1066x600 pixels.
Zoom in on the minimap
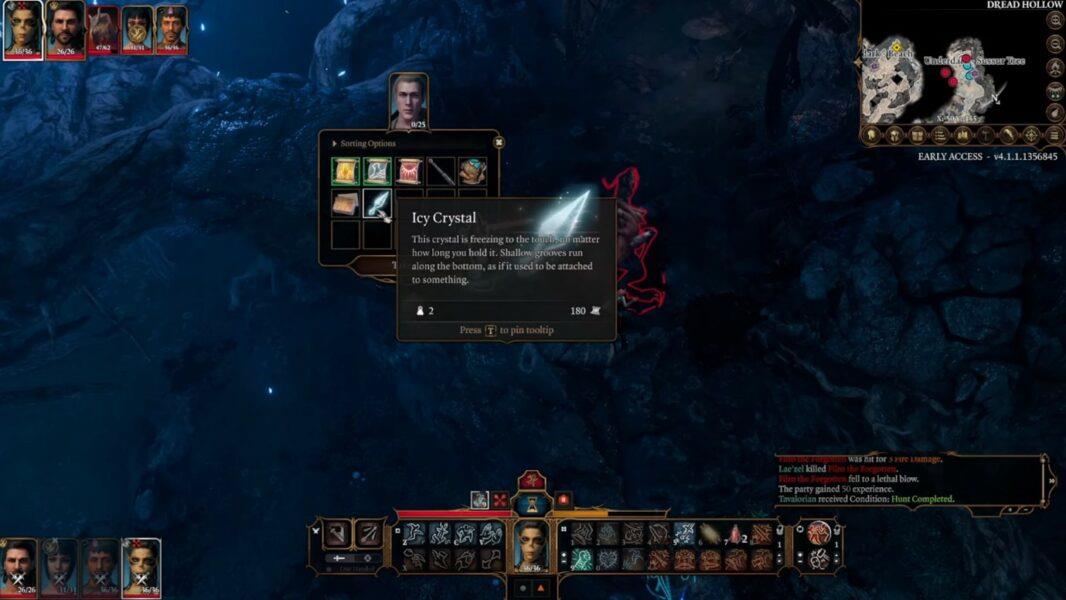point(1055,20)
